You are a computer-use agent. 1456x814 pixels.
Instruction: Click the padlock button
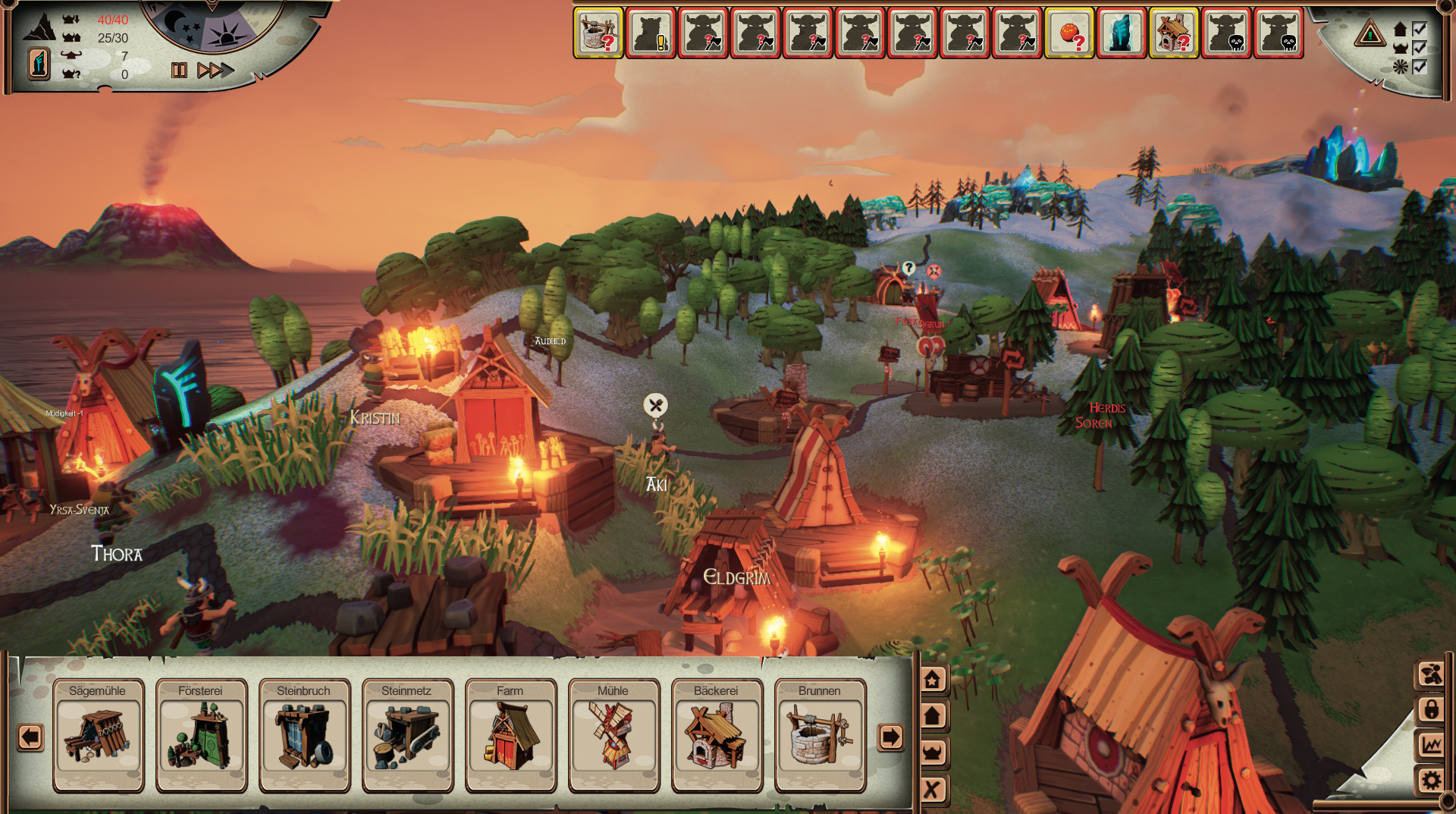(1431, 709)
